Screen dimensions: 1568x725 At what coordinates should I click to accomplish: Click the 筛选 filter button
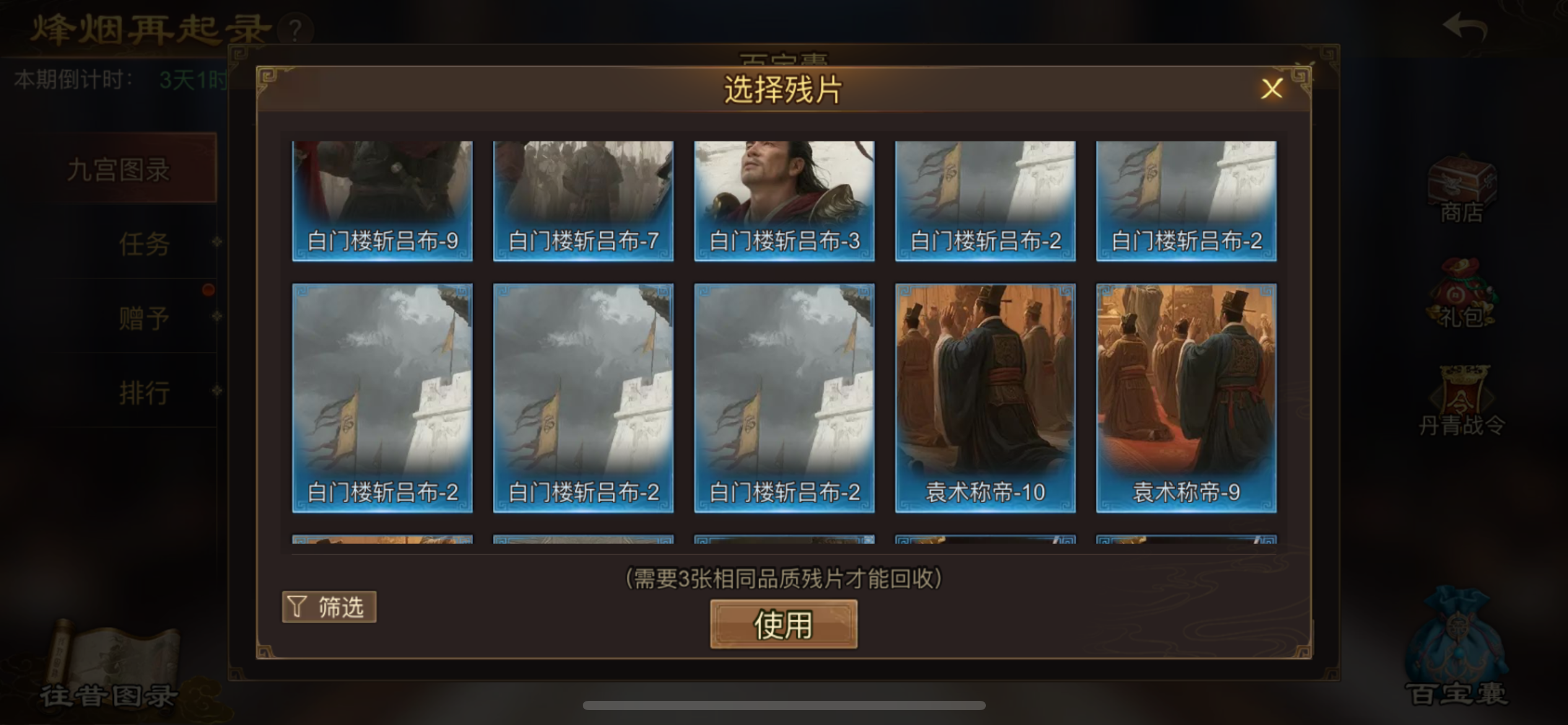[x=328, y=607]
